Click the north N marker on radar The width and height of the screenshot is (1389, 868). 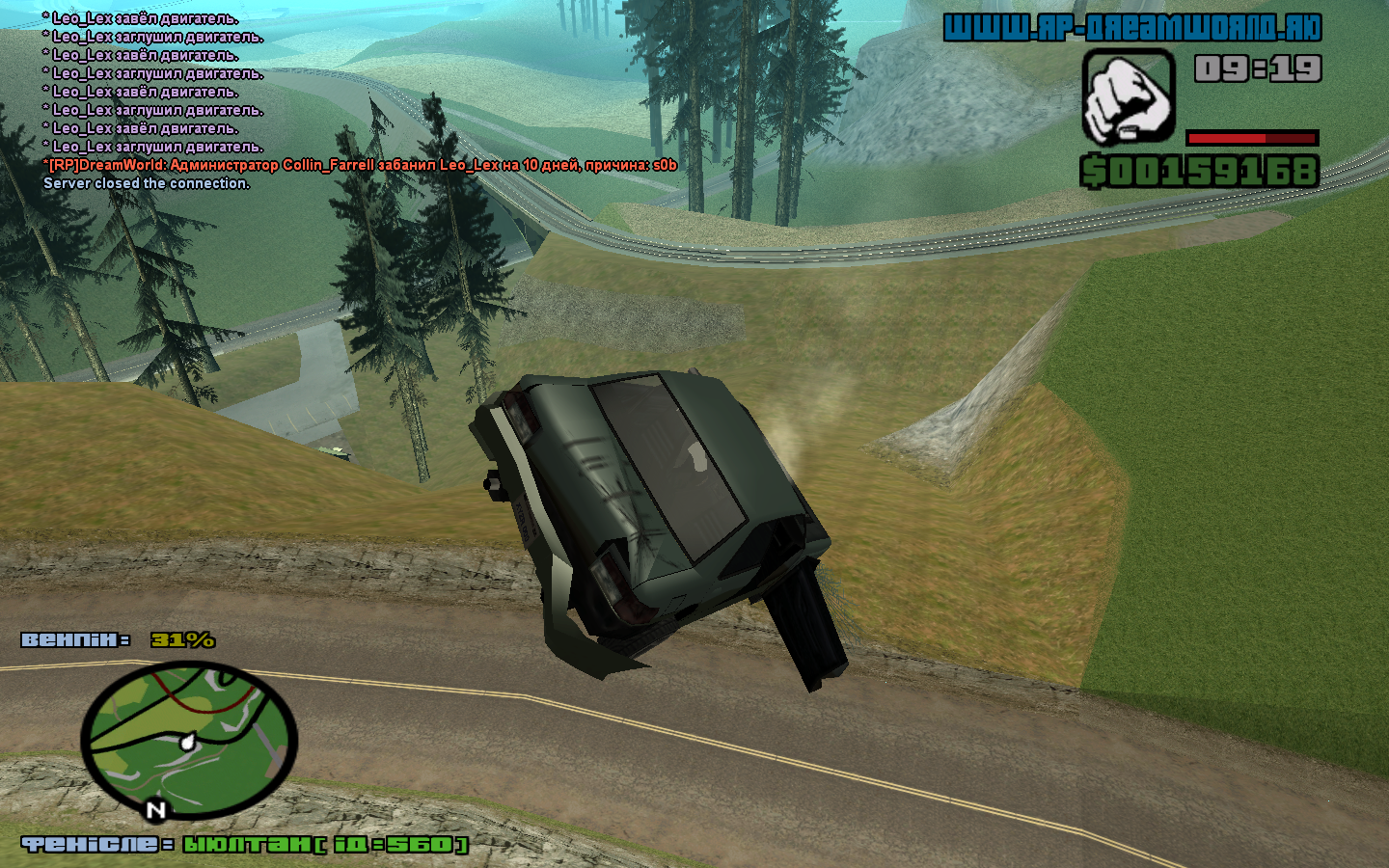tap(156, 810)
